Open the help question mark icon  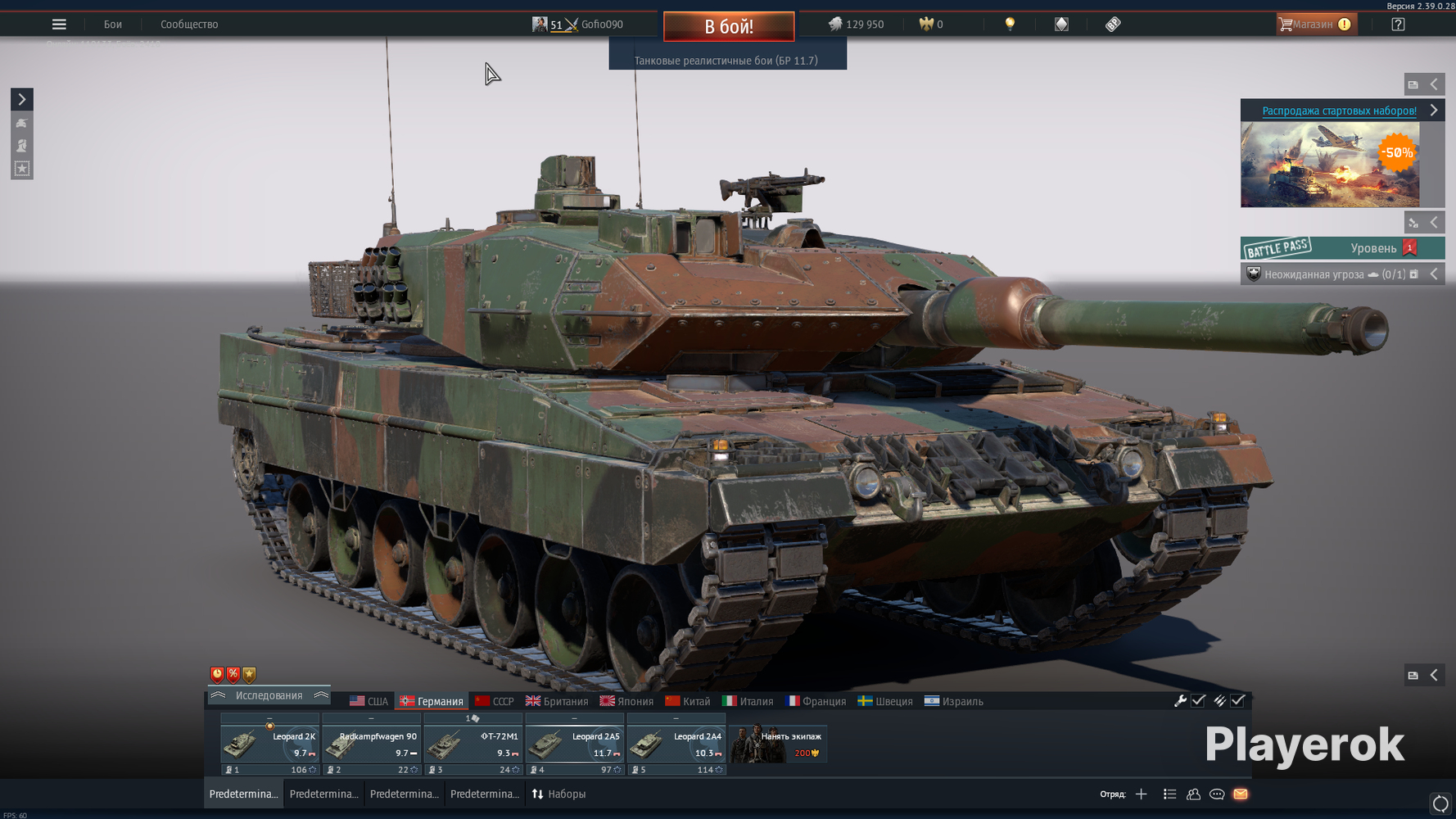coord(1397,24)
